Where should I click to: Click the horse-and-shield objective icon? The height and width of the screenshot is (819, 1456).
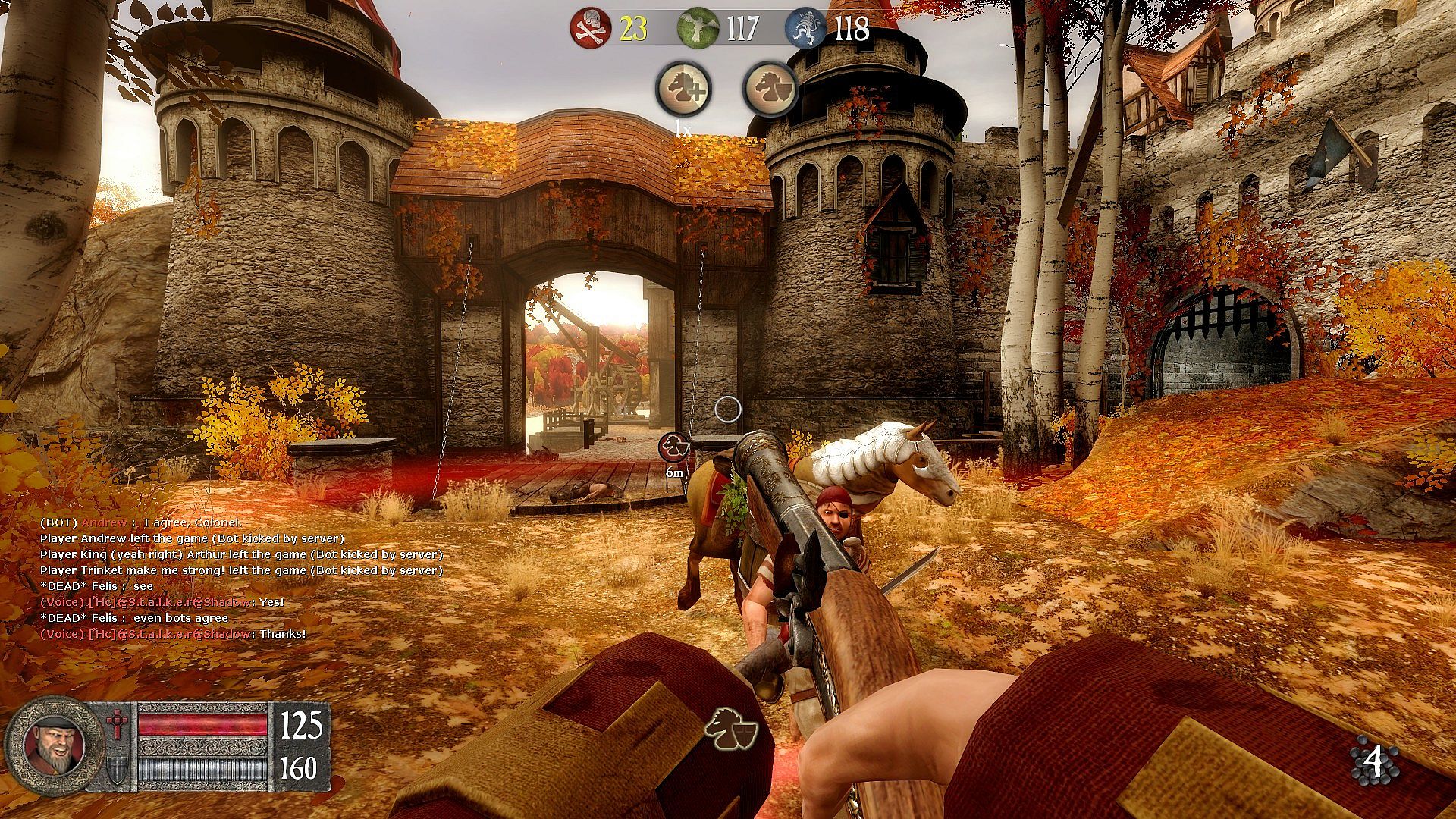click(x=770, y=89)
